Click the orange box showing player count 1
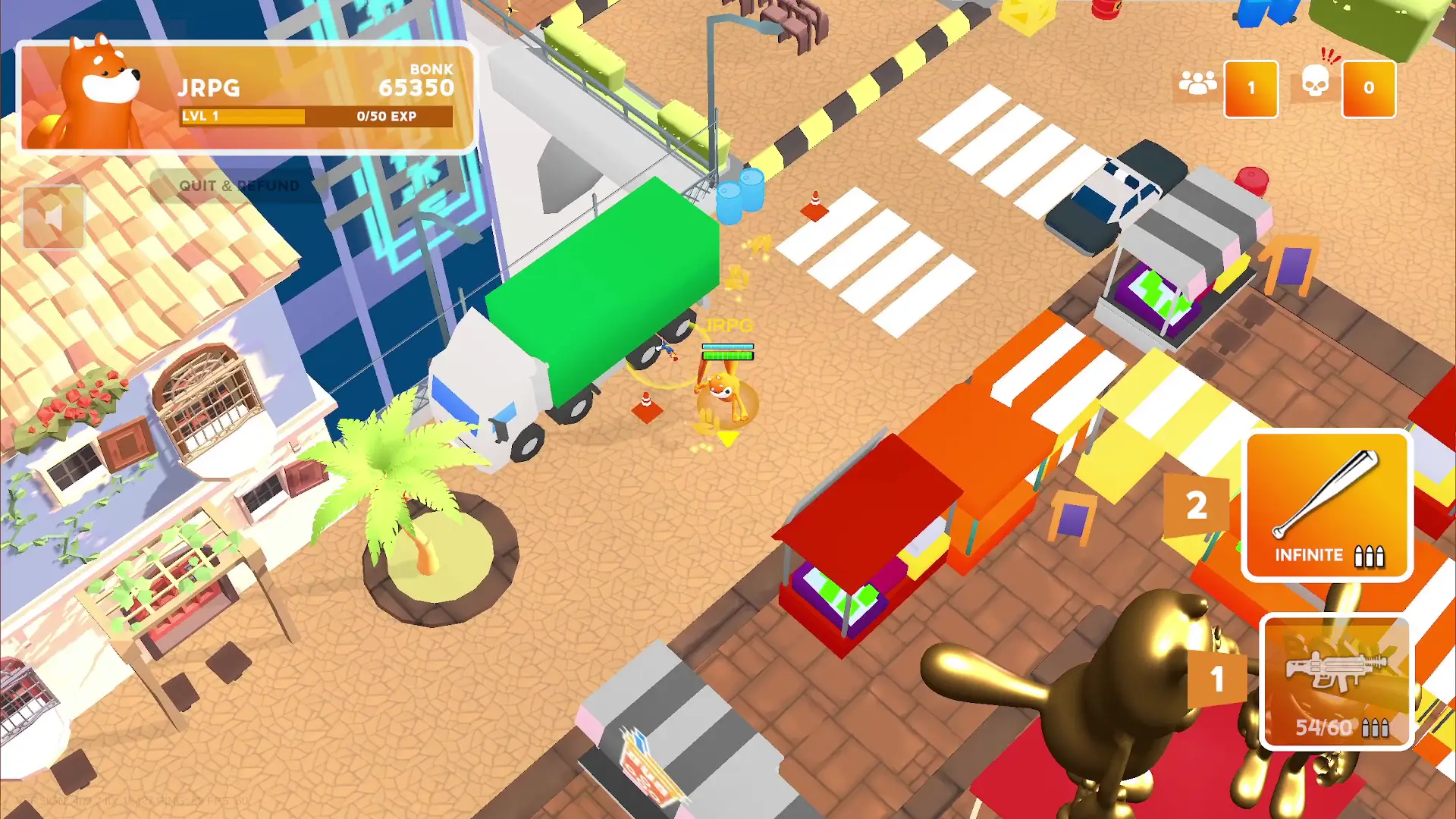Viewport: 1456px width, 819px height. (1251, 87)
